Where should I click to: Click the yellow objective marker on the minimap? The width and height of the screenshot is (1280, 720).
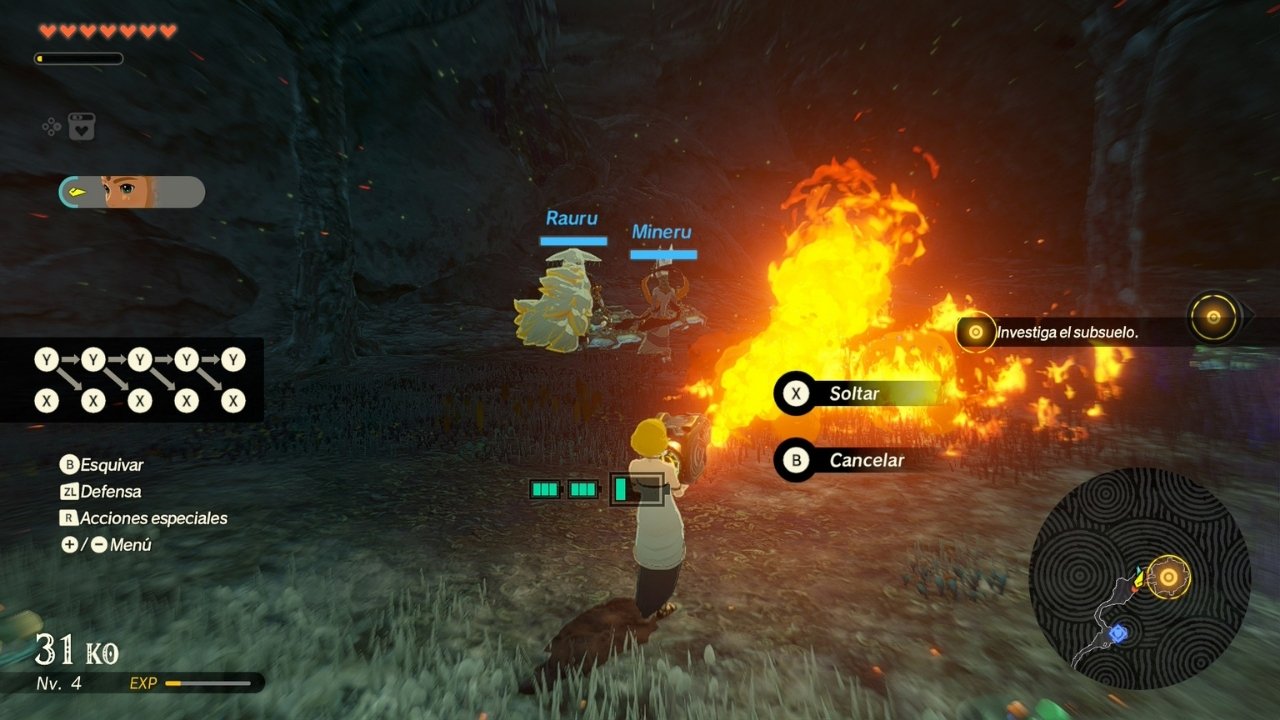click(1167, 577)
